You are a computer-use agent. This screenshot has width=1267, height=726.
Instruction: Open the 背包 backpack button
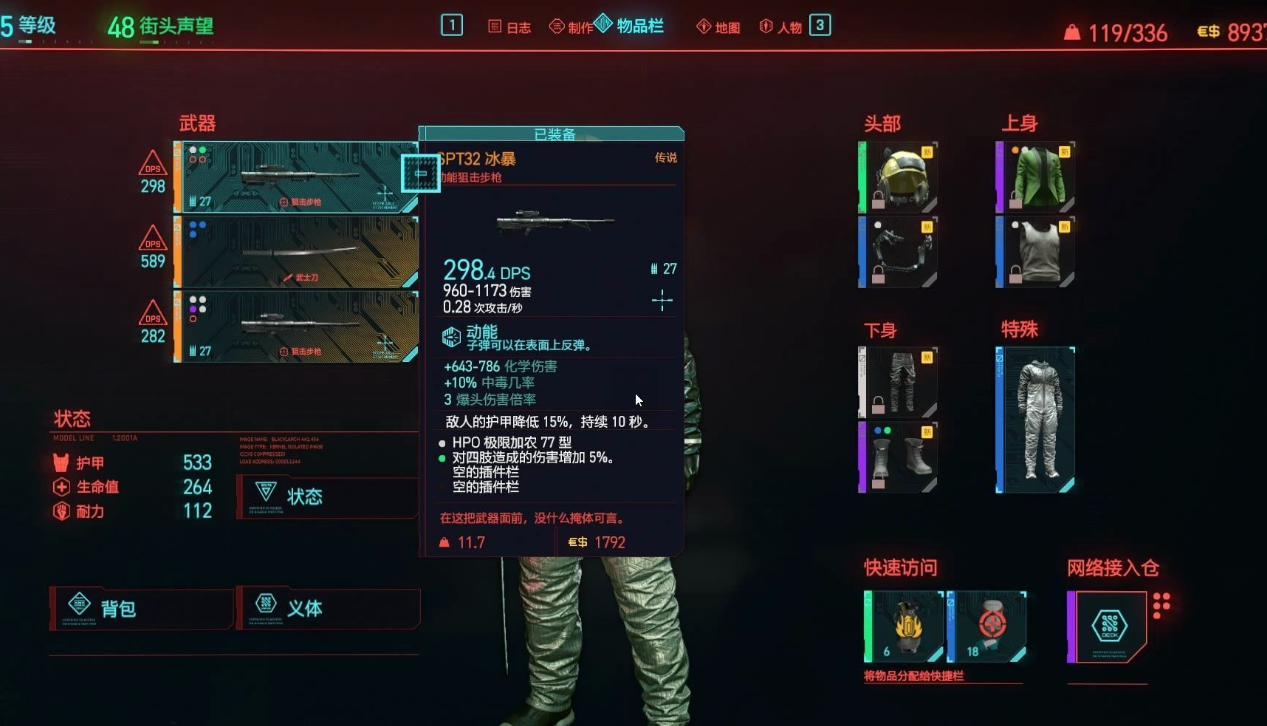click(142, 607)
